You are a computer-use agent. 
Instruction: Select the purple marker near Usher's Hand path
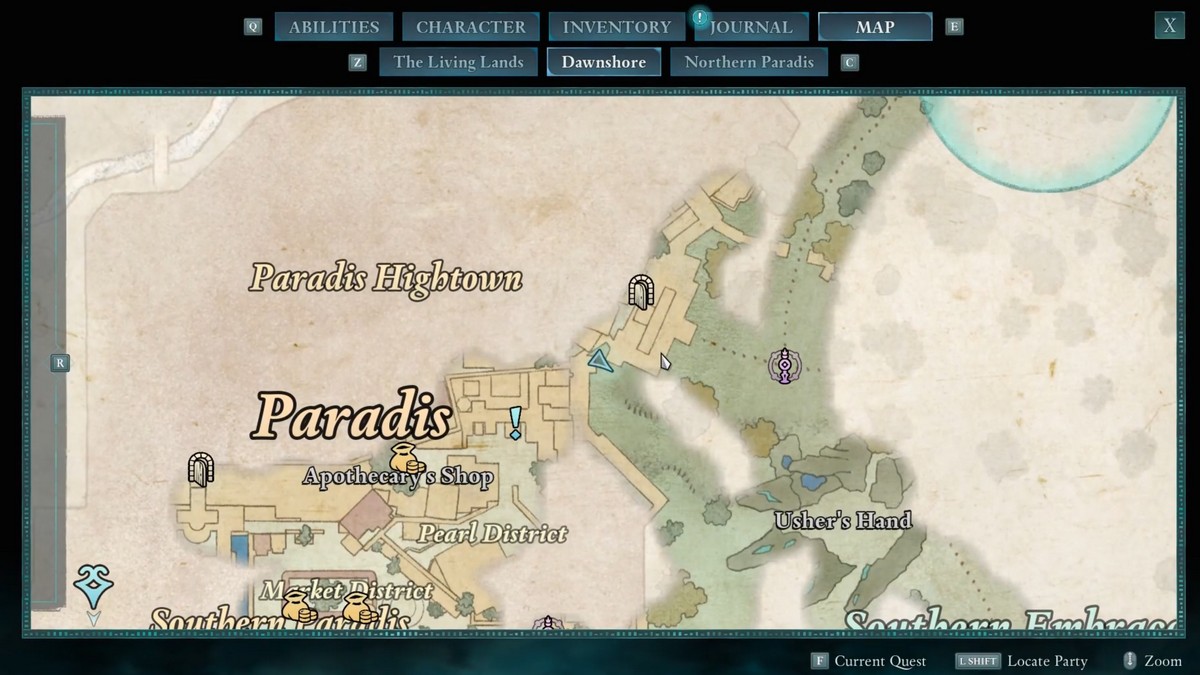click(785, 366)
